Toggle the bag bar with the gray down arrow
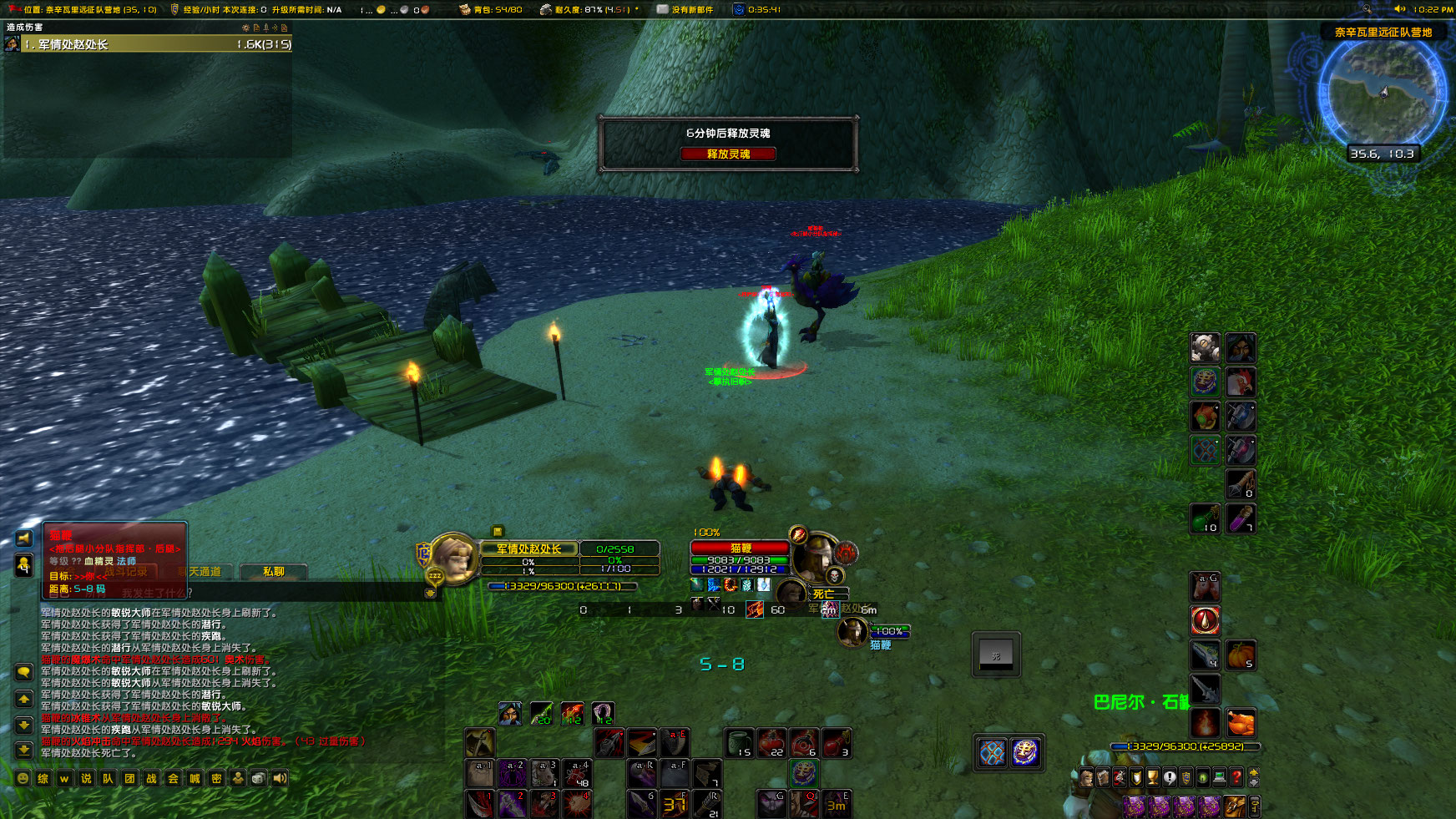This screenshot has width=1456, height=819. coord(1254,783)
